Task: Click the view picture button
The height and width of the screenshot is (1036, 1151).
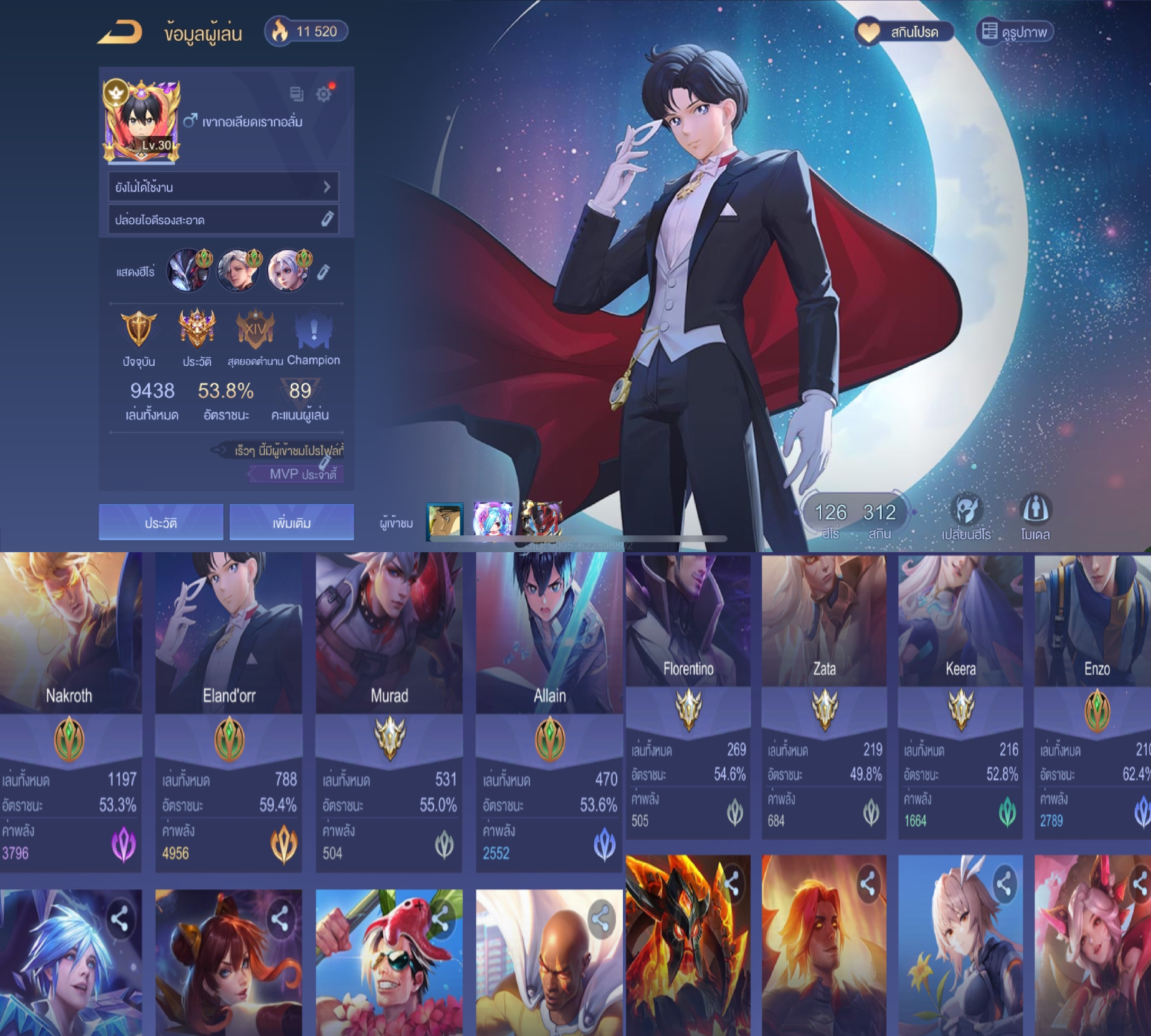Action: coord(1014,32)
